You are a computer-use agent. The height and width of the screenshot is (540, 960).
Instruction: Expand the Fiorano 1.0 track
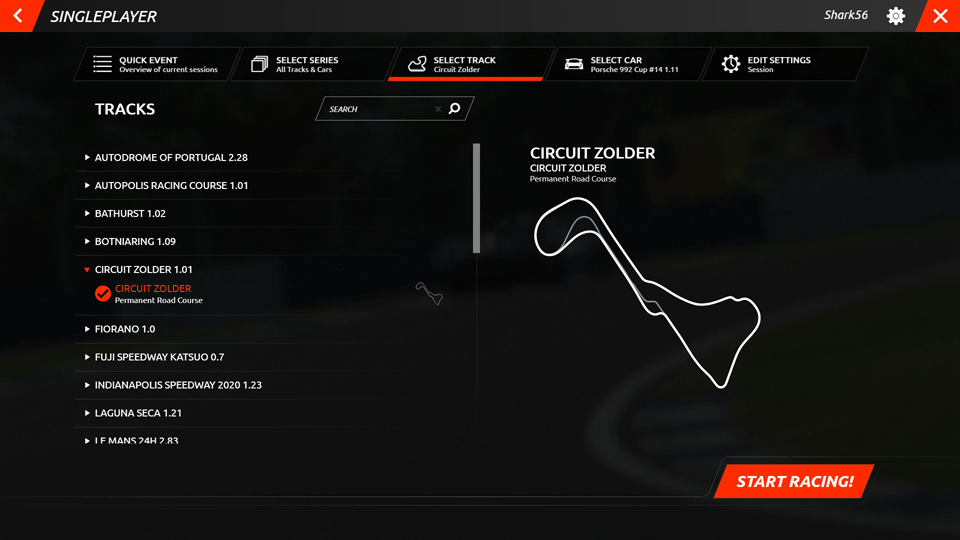pos(125,329)
